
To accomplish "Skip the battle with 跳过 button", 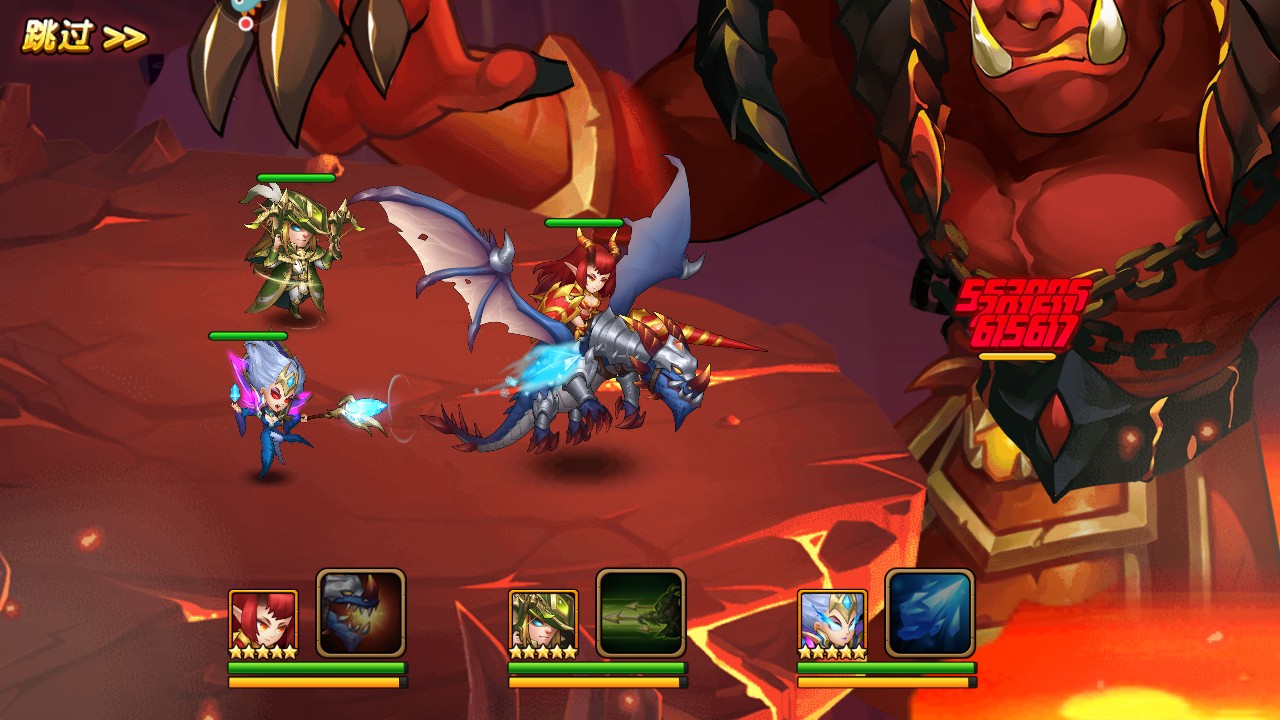I will coord(84,37).
